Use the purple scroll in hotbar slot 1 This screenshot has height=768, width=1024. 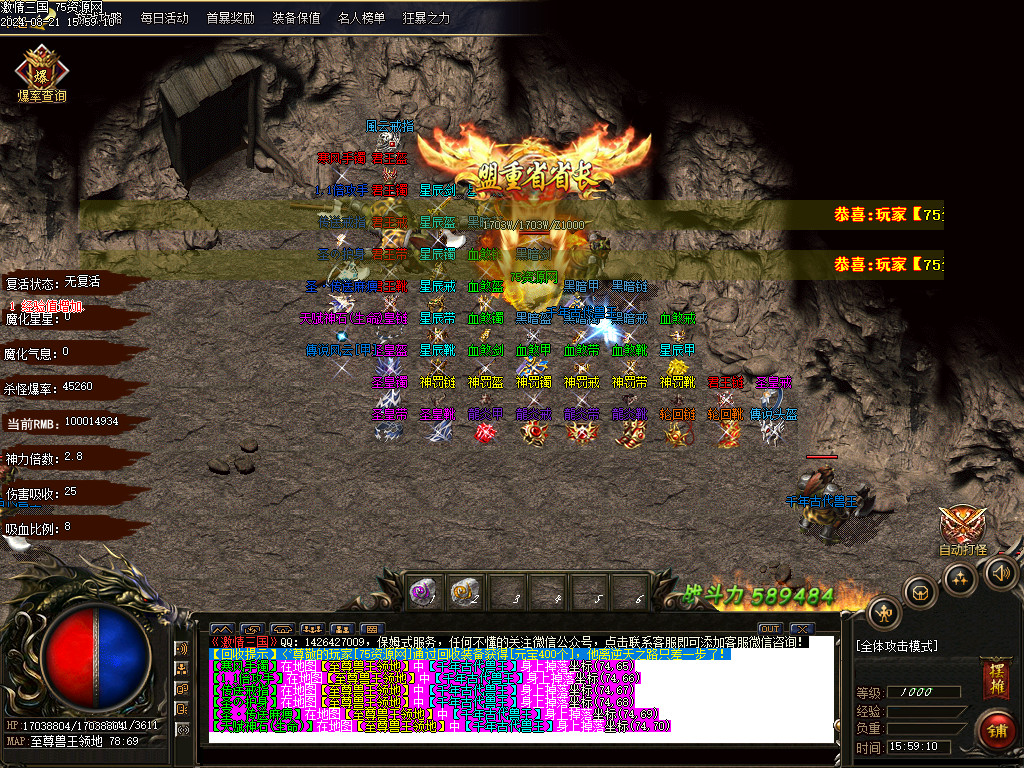coord(422,590)
